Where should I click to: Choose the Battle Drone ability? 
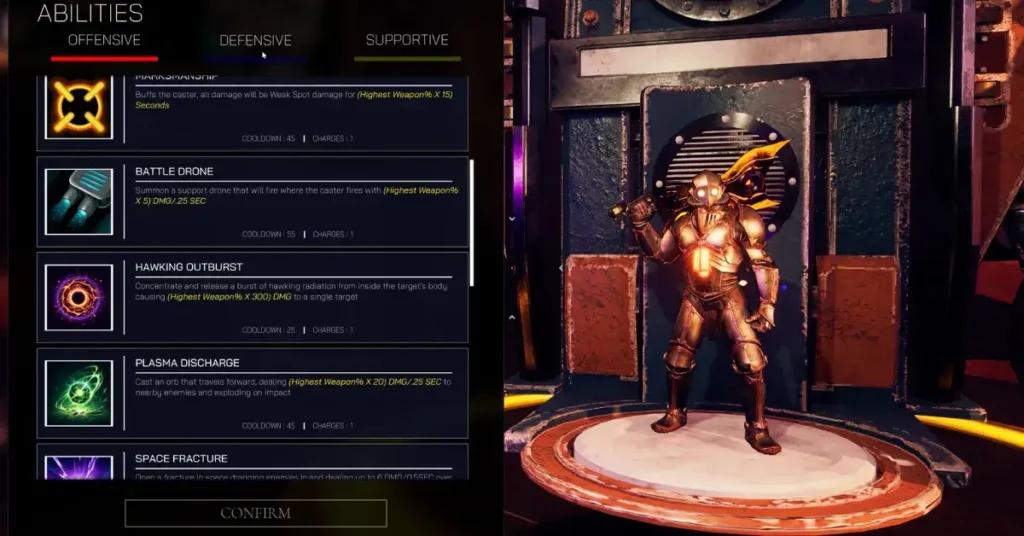coord(252,201)
